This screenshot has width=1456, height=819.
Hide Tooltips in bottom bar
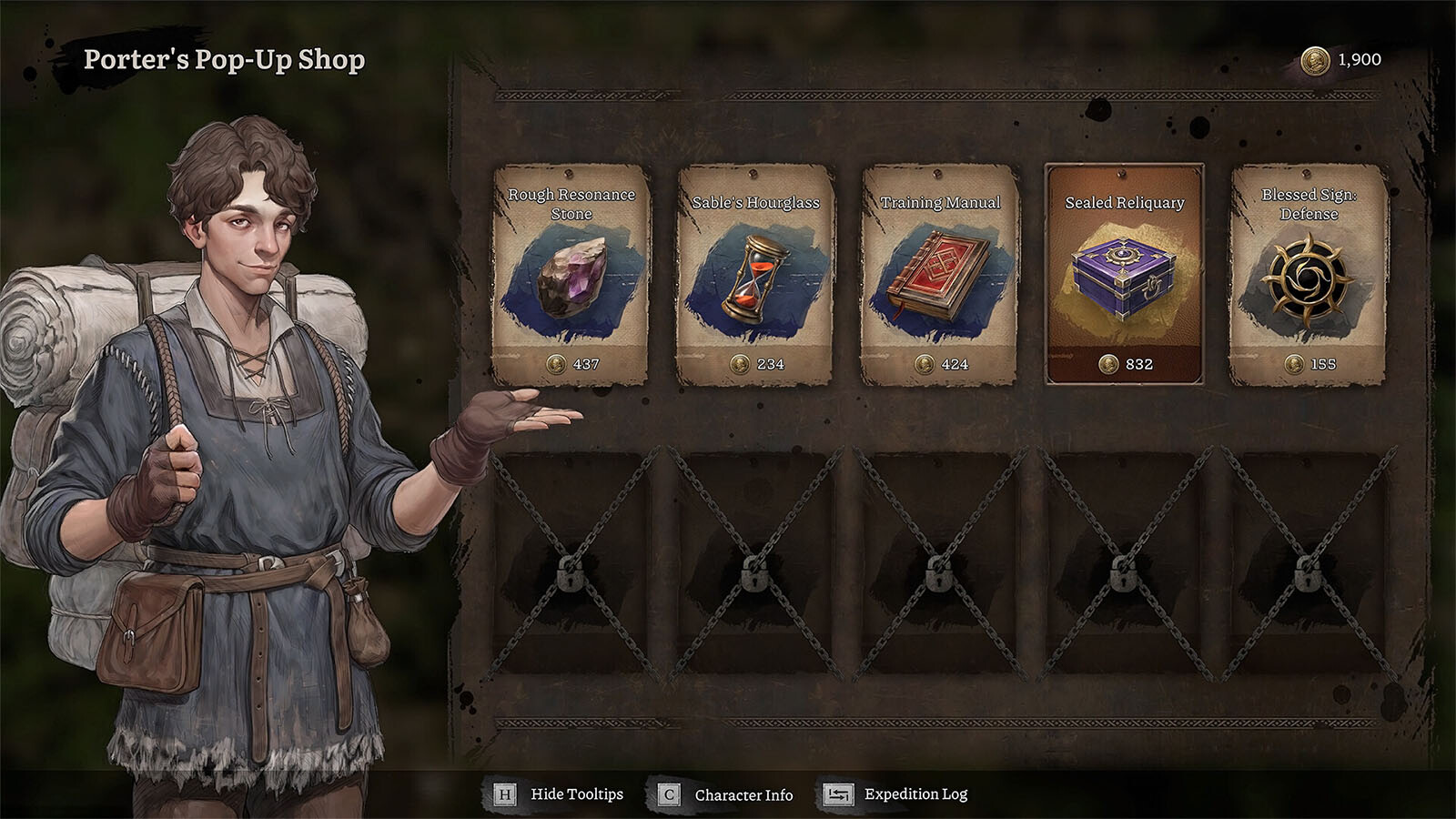[x=558, y=794]
